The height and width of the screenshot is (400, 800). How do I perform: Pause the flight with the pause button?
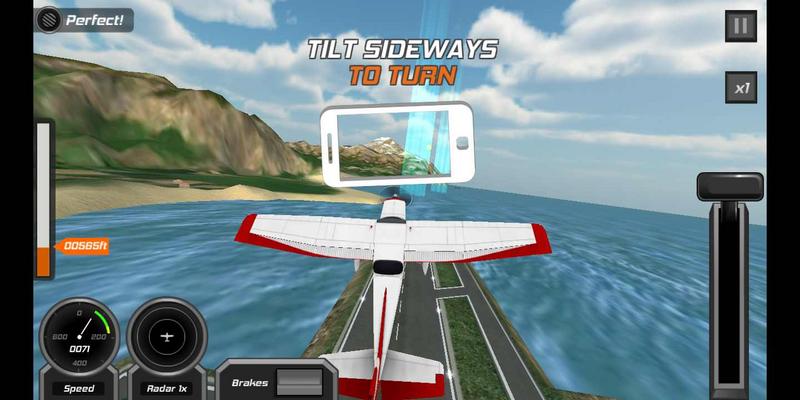click(x=740, y=27)
